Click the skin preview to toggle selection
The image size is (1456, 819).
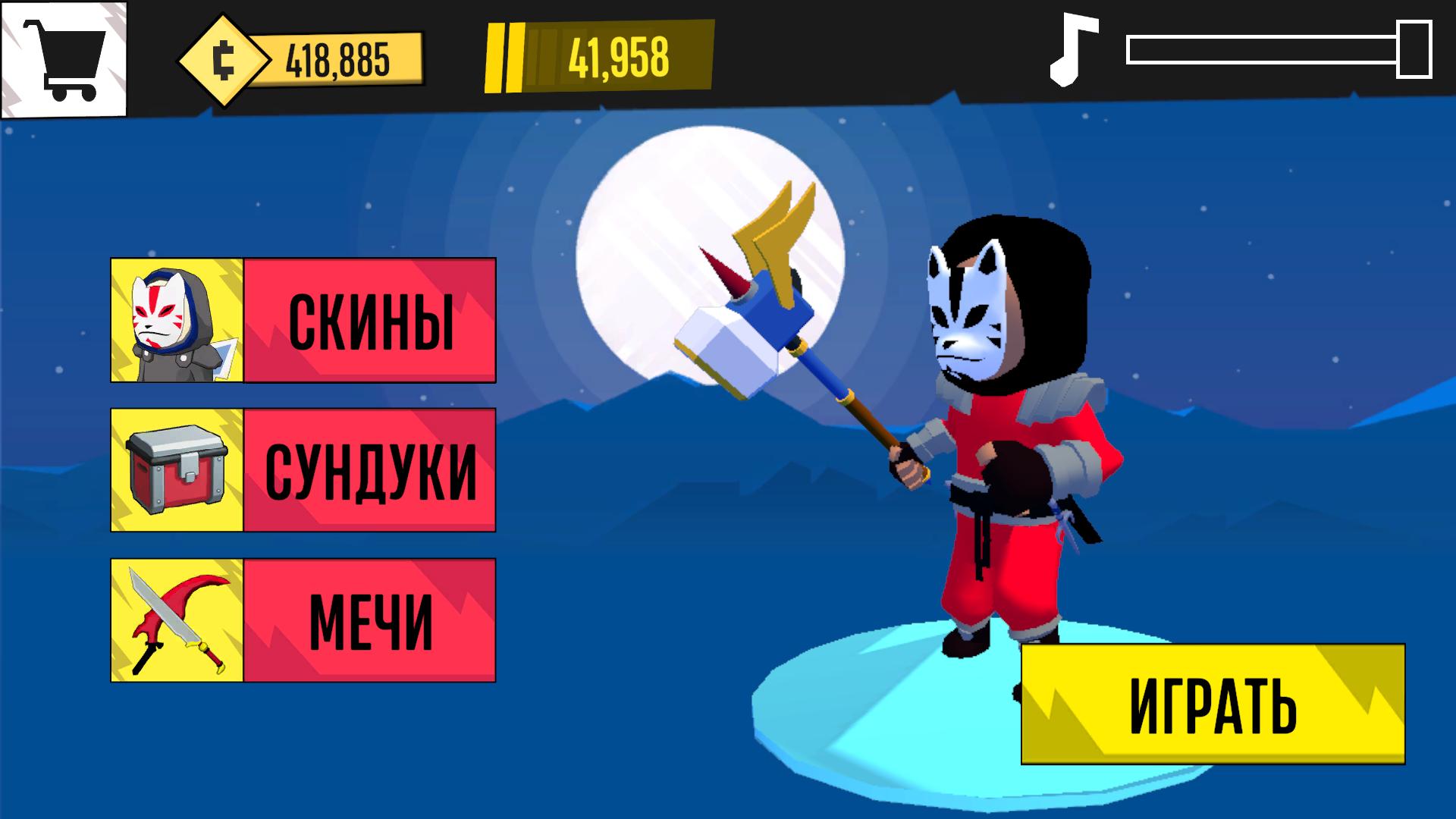[176, 319]
